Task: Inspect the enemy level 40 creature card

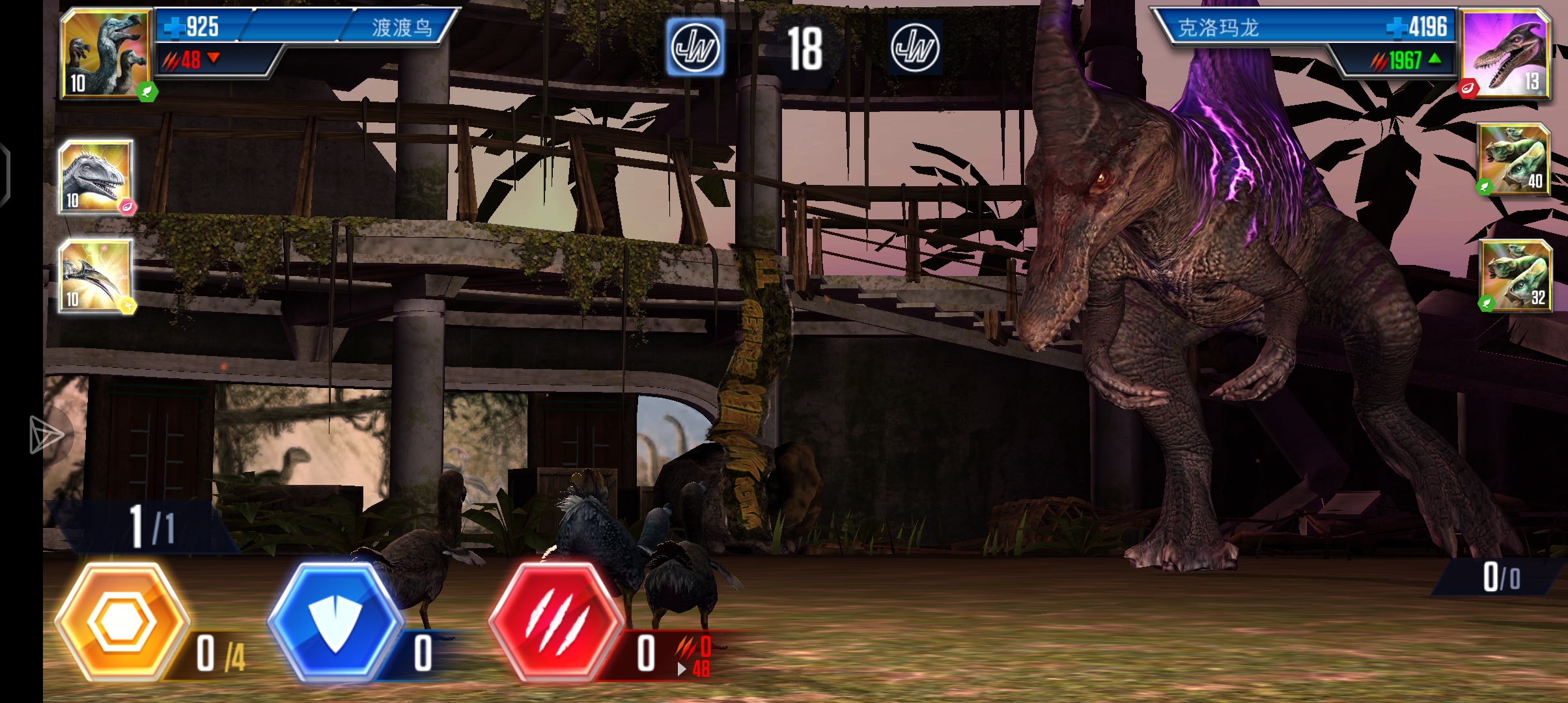Action: [1514, 159]
